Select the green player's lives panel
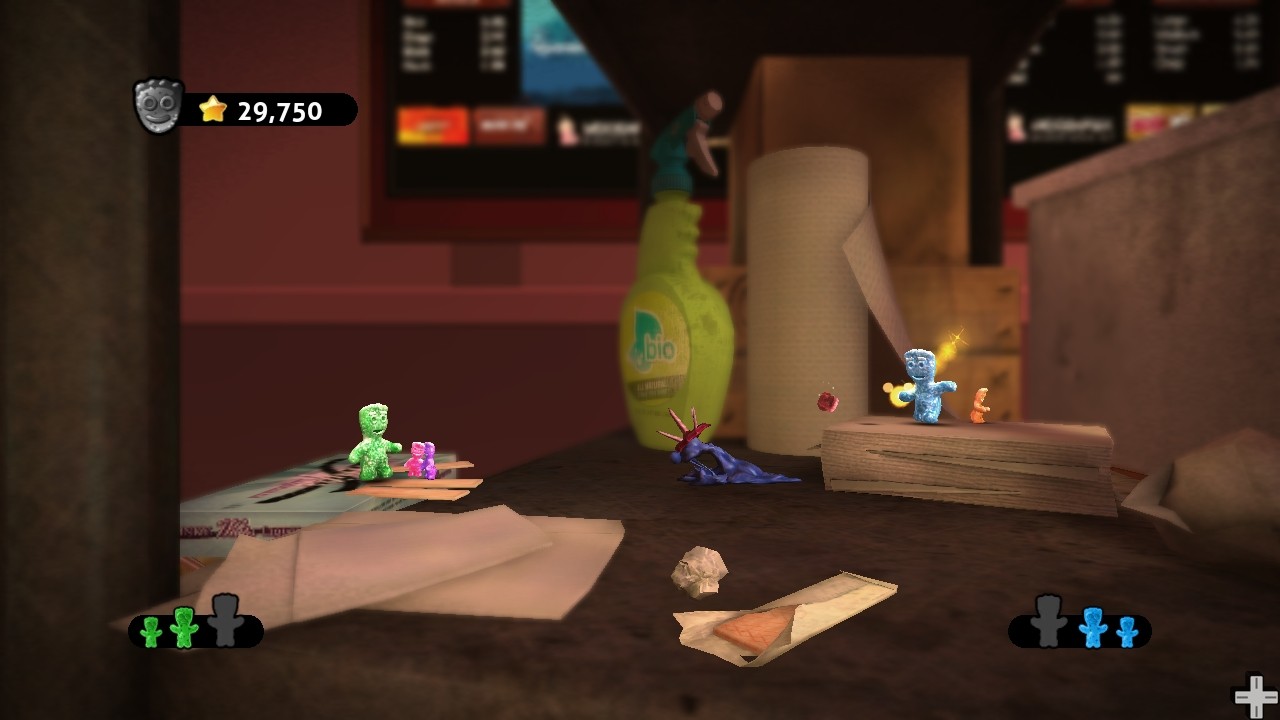The image size is (1280, 720). point(196,628)
